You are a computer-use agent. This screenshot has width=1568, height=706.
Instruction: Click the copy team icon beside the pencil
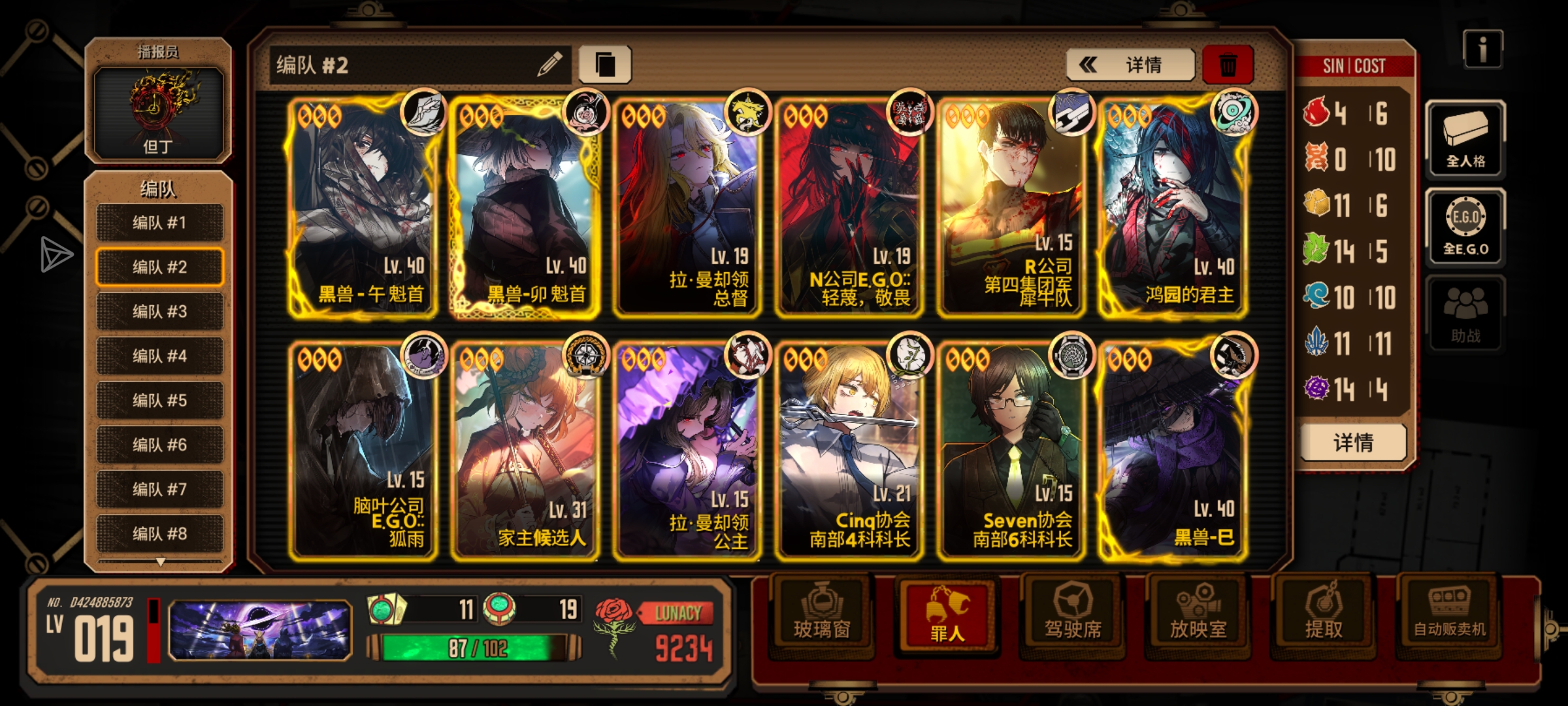[x=606, y=63]
